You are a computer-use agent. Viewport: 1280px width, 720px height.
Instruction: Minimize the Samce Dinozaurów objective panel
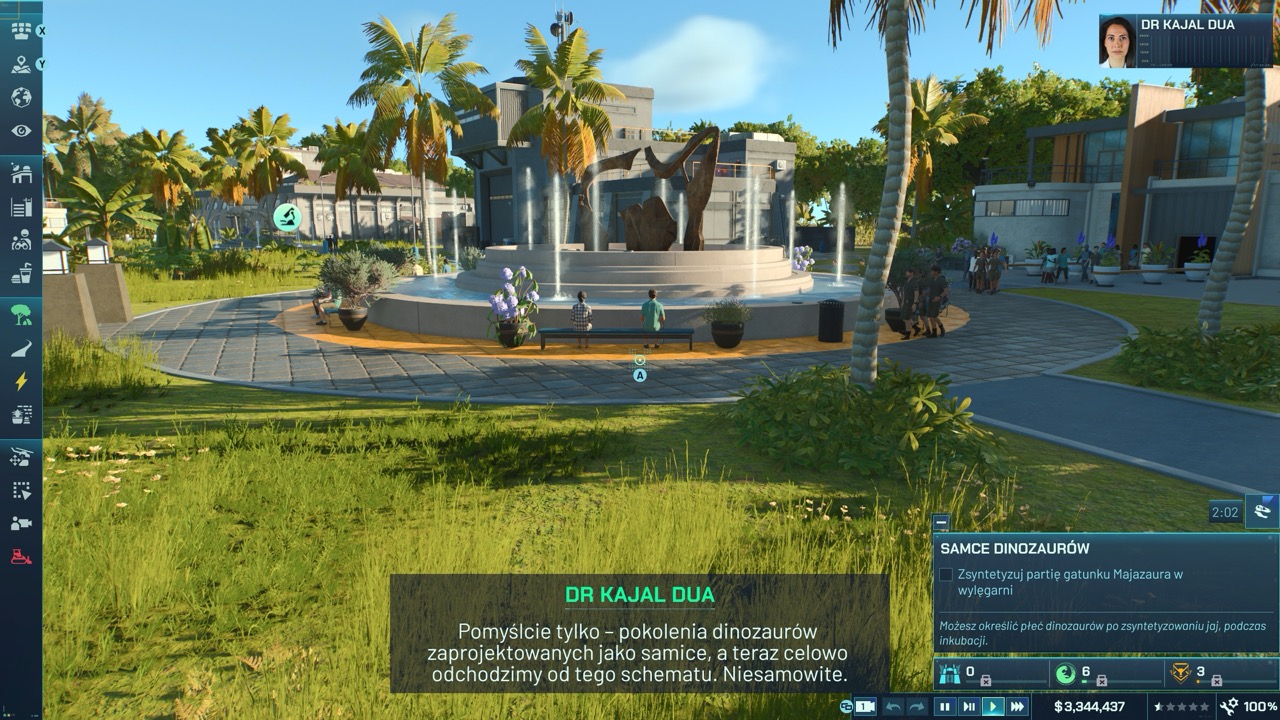click(940, 522)
